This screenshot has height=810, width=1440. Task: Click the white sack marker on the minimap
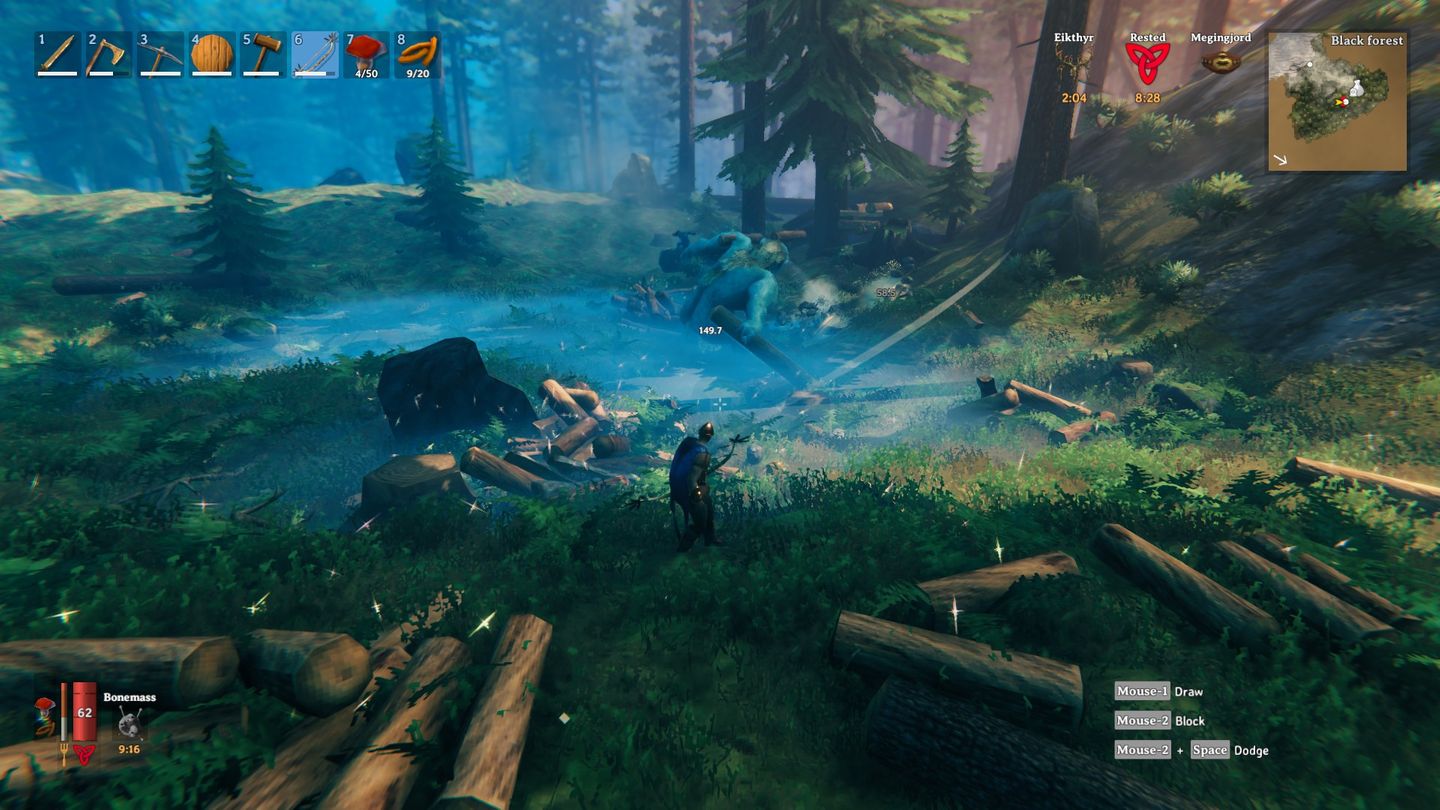(x=1357, y=89)
